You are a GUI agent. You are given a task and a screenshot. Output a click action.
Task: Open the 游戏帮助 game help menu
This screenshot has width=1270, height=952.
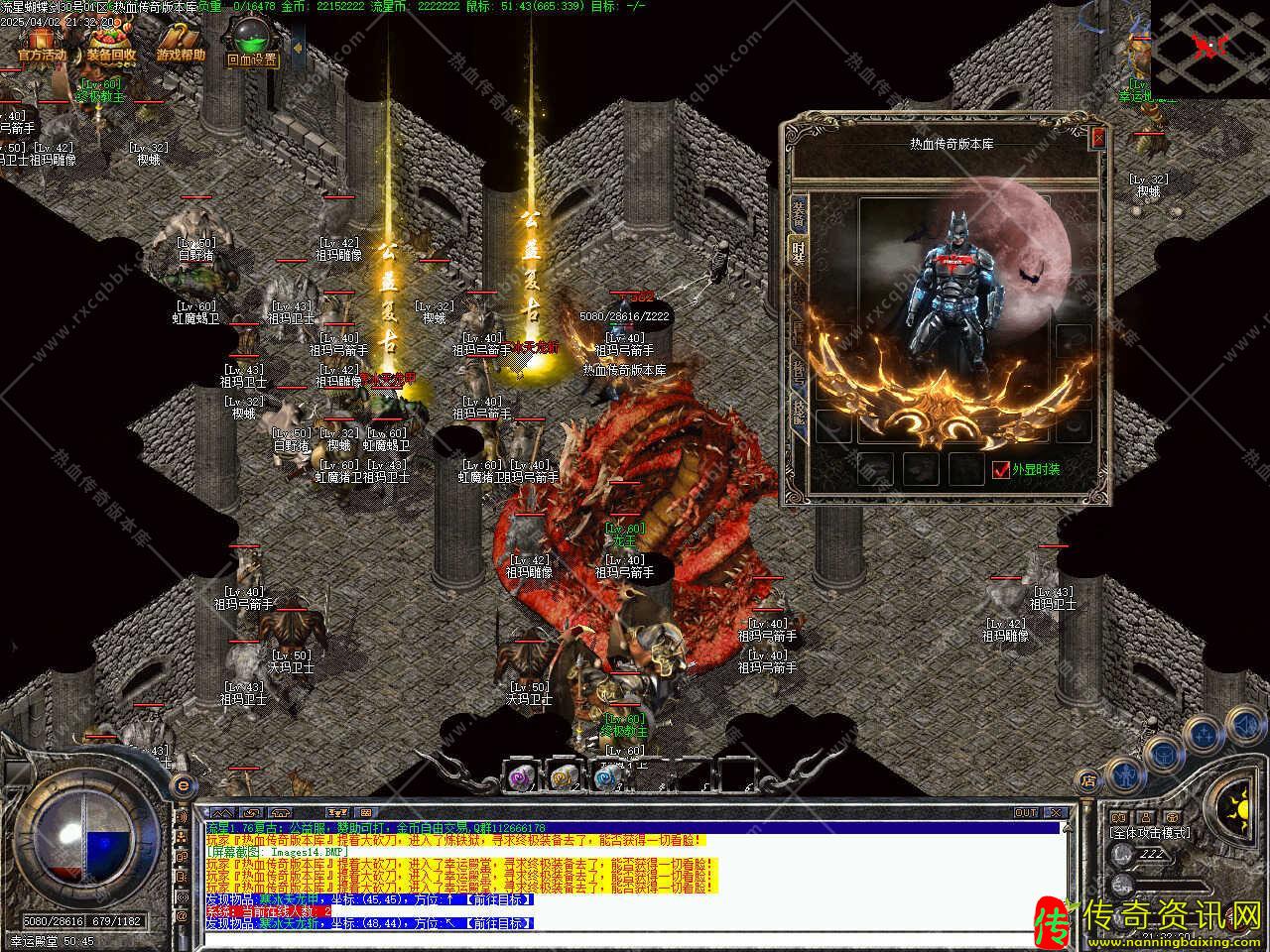[x=180, y=45]
